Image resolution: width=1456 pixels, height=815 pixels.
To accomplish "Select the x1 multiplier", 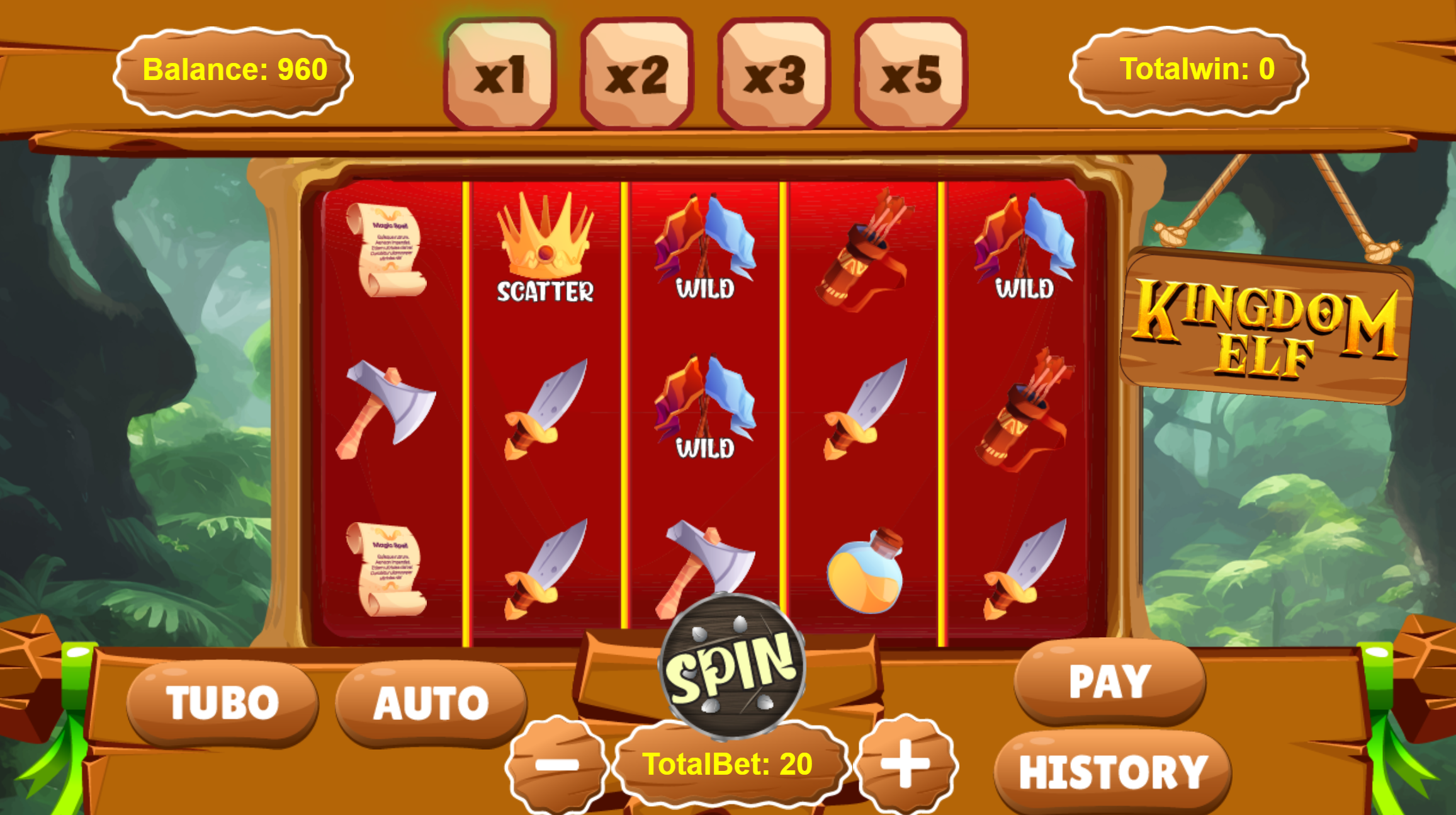I will pyautogui.click(x=500, y=74).
